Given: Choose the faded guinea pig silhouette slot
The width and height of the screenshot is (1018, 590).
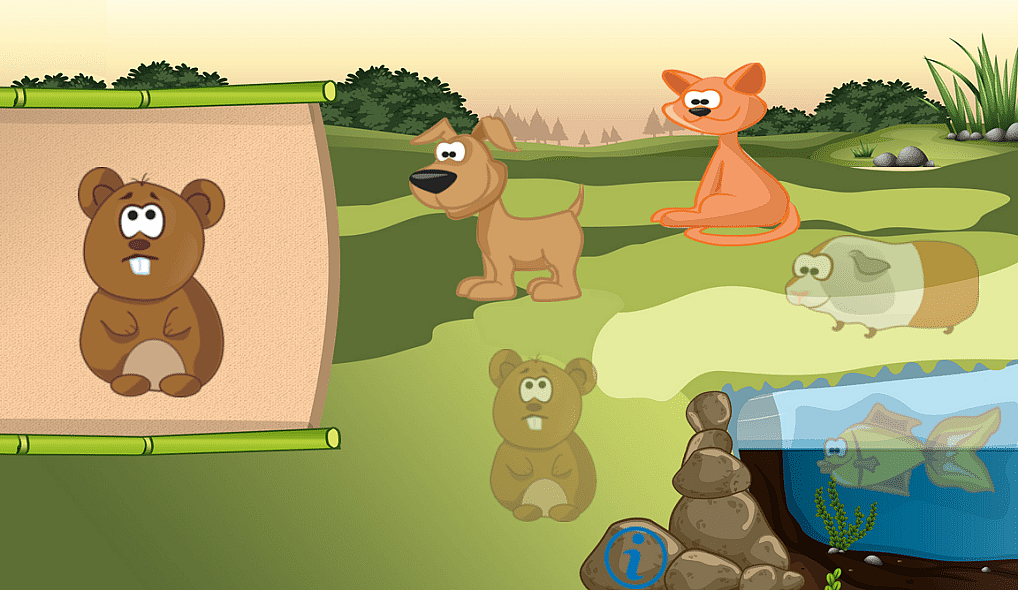Looking at the screenshot, I should [880, 285].
